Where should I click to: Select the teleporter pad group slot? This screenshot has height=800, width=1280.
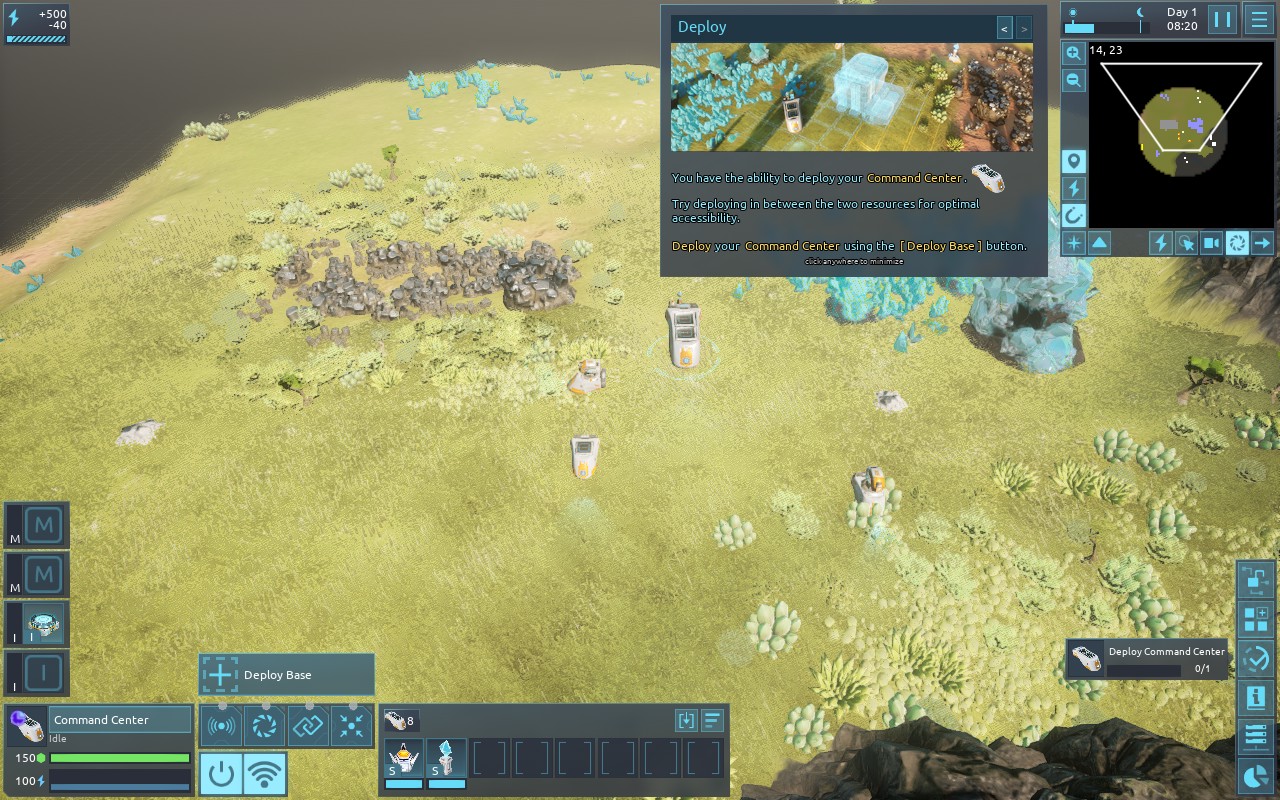(44, 624)
